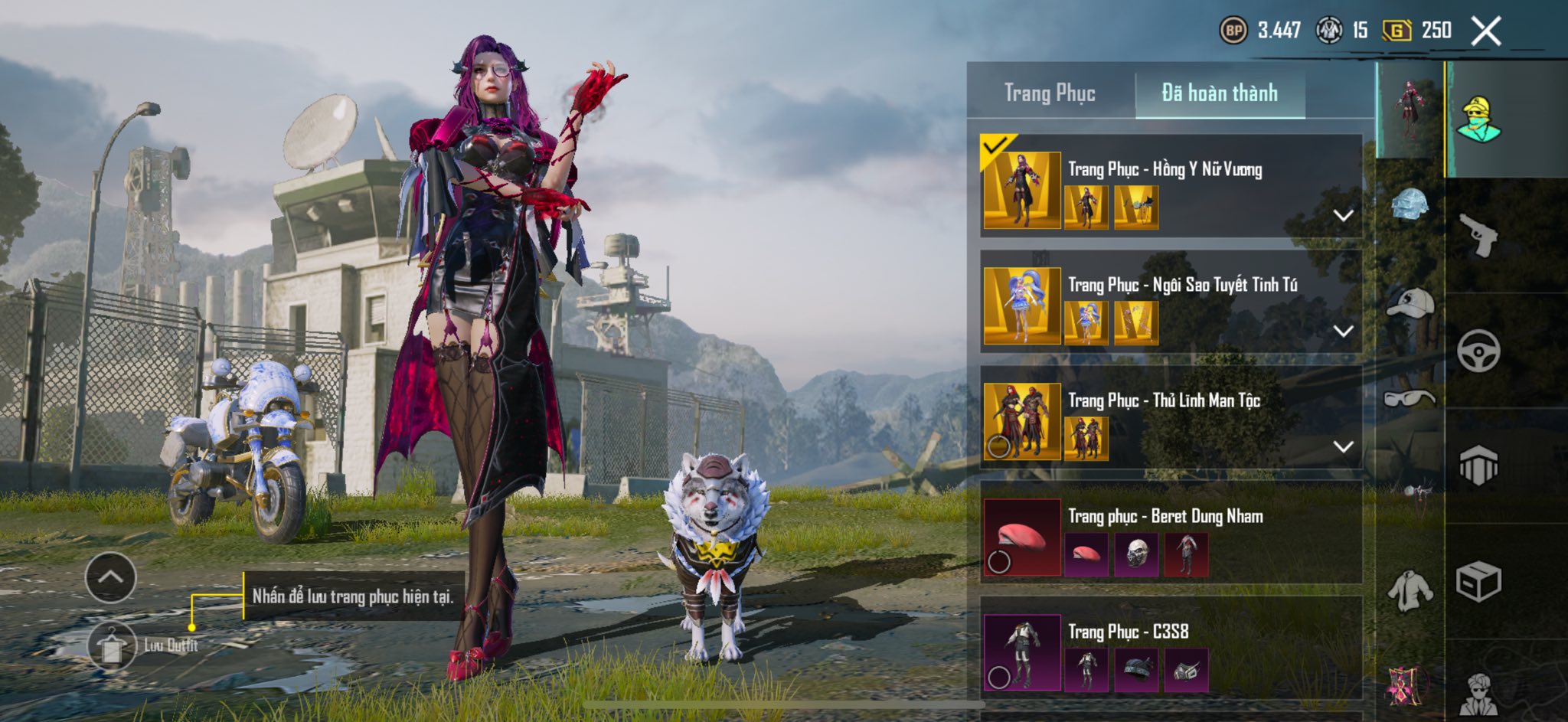The width and height of the screenshot is (1568, 722).
Task: Save the current outfit with Lưu Outfit
Action: point(112,645)
